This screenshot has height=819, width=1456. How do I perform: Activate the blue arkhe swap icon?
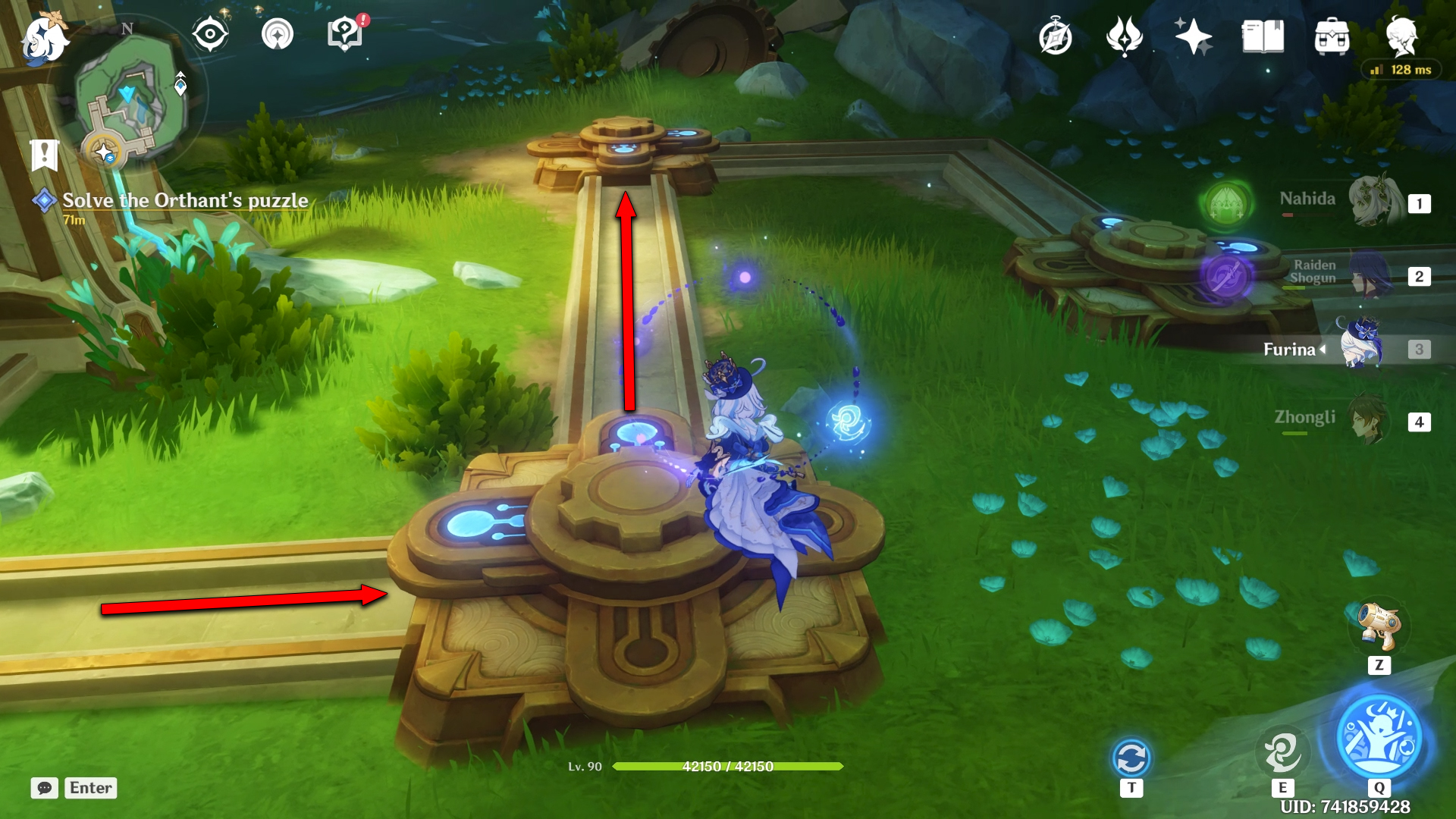pos(1131,758)
